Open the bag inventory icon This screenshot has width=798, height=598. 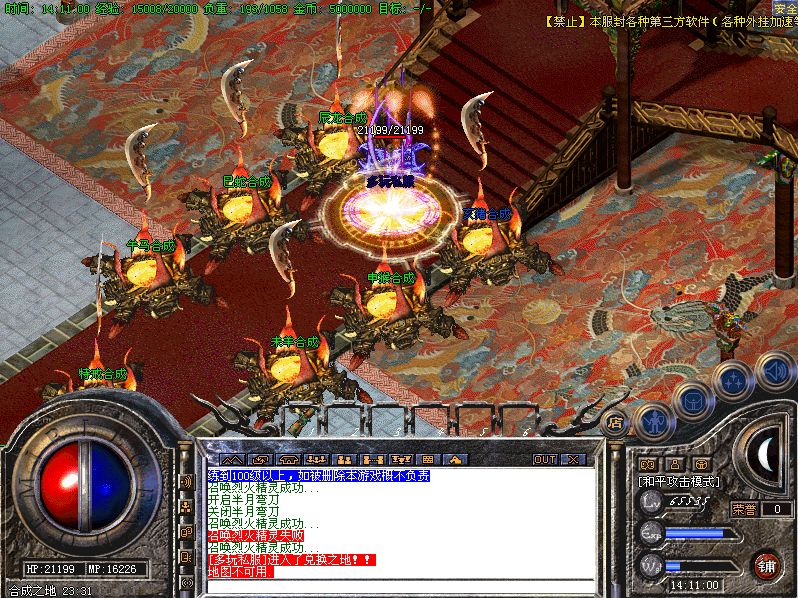pos(692,401)
